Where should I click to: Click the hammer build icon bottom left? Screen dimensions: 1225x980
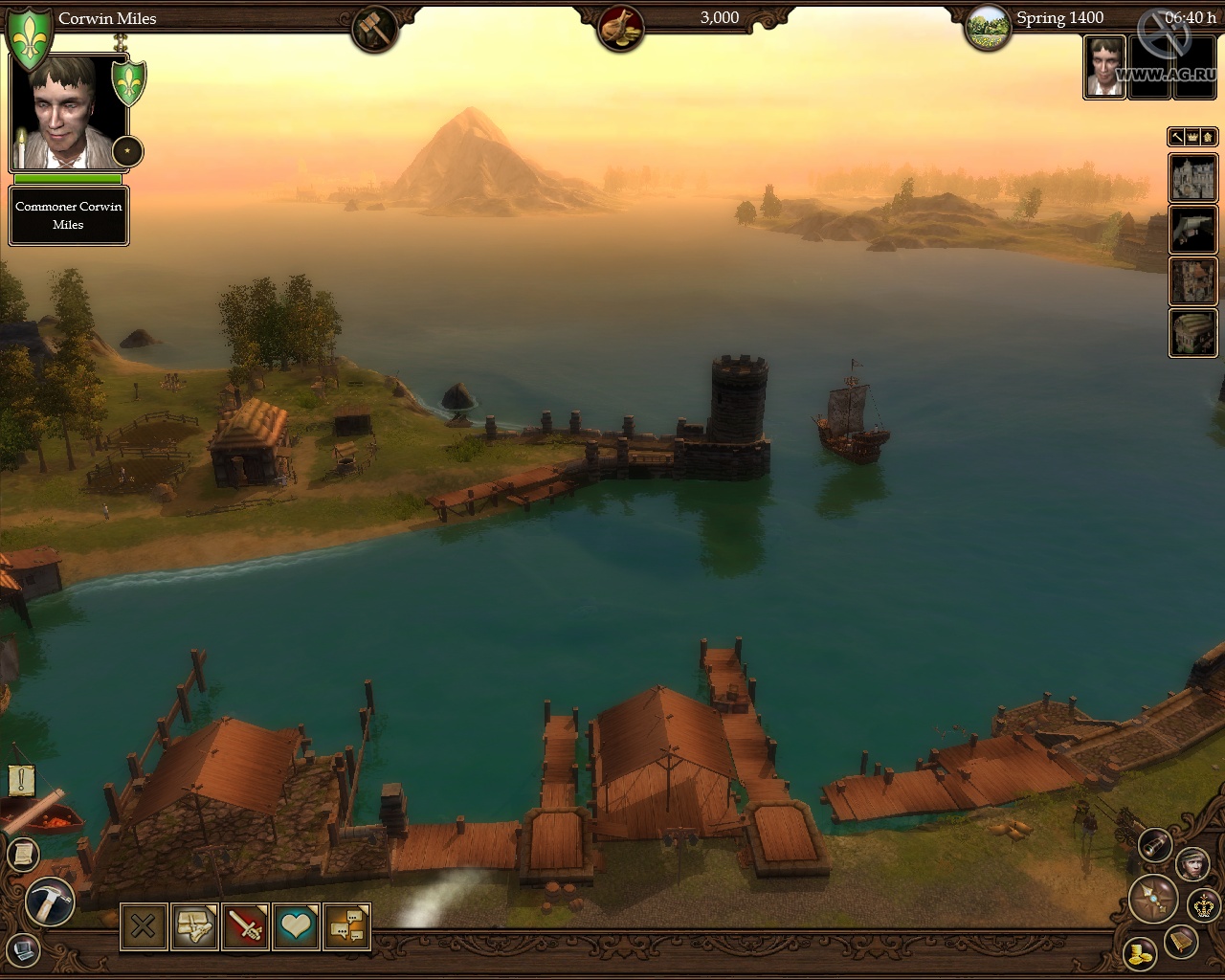pos(48,901)
